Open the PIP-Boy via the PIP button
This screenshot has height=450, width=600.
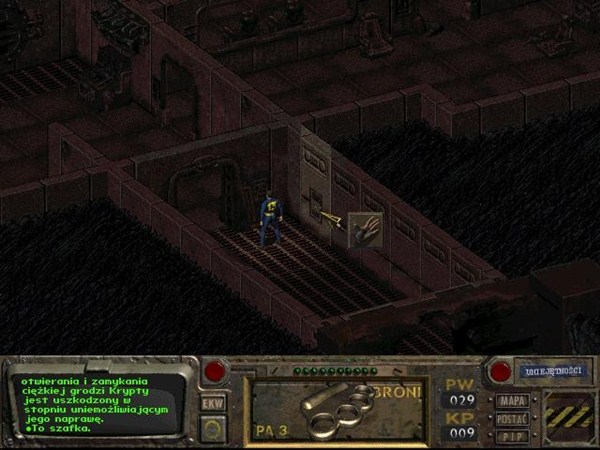[x=512, y=435]
